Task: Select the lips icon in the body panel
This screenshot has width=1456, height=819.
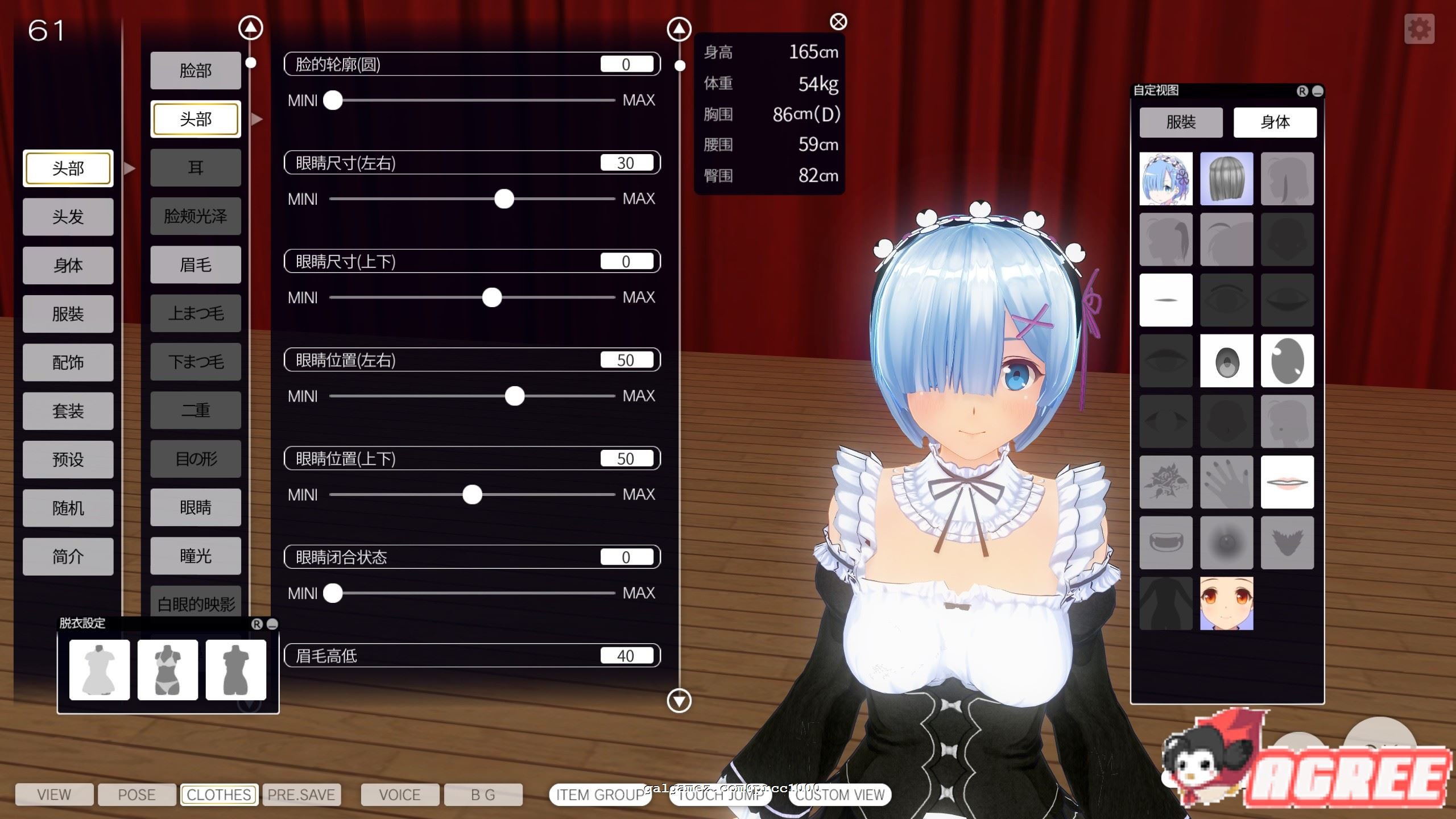Action: pos(1288,481)
